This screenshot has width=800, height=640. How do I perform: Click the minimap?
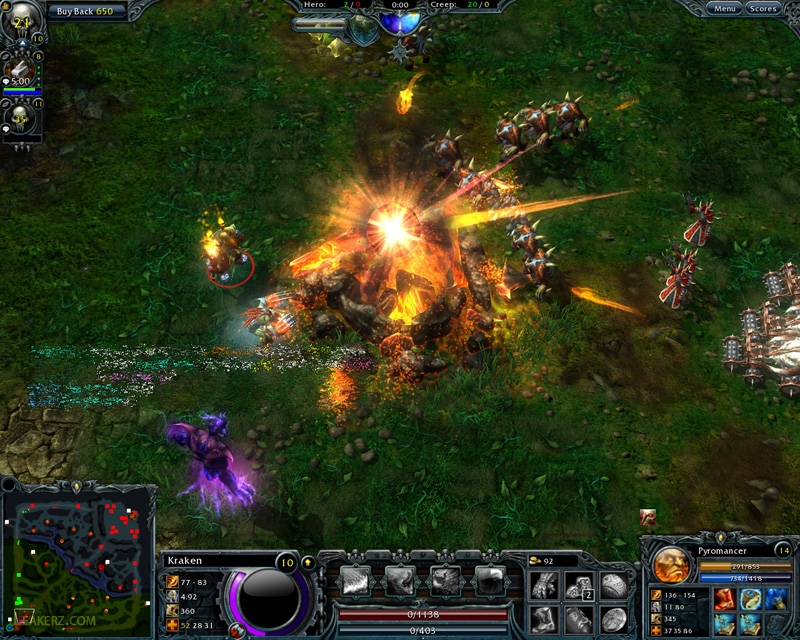tap(77, 561)
